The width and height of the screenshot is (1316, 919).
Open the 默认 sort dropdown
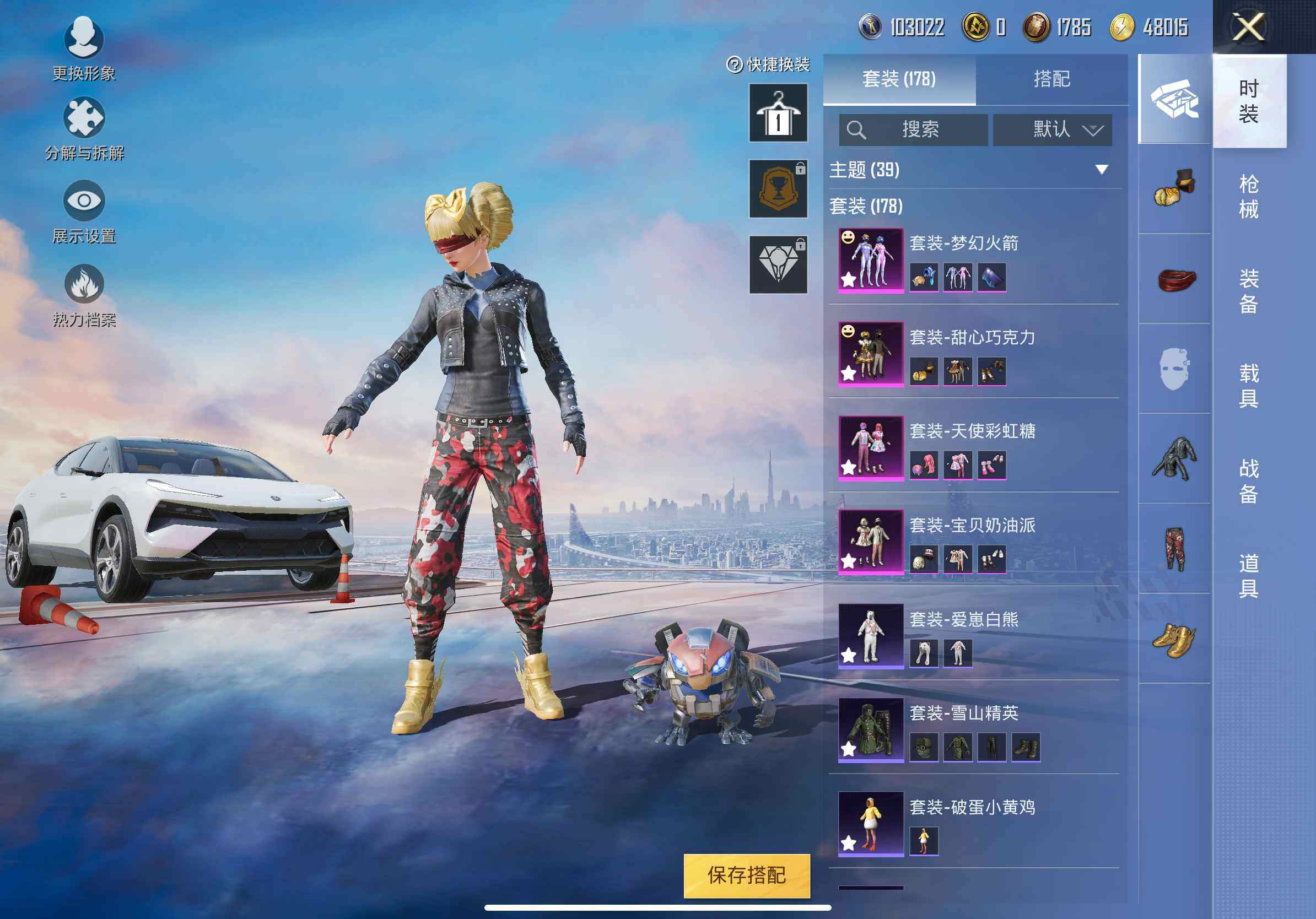pyautogui.click(x=1052, y=129)
